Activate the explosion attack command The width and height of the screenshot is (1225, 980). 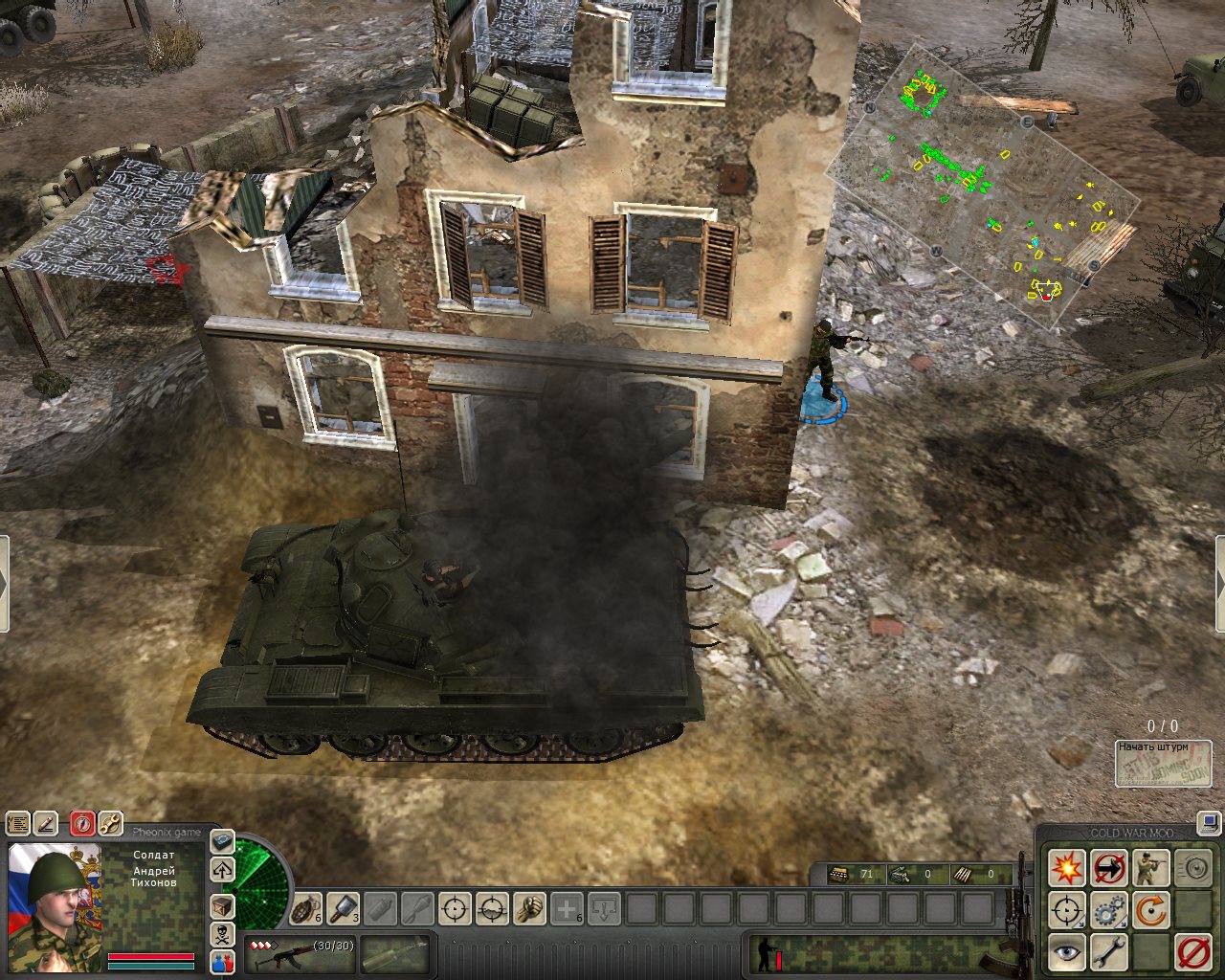1065,869
